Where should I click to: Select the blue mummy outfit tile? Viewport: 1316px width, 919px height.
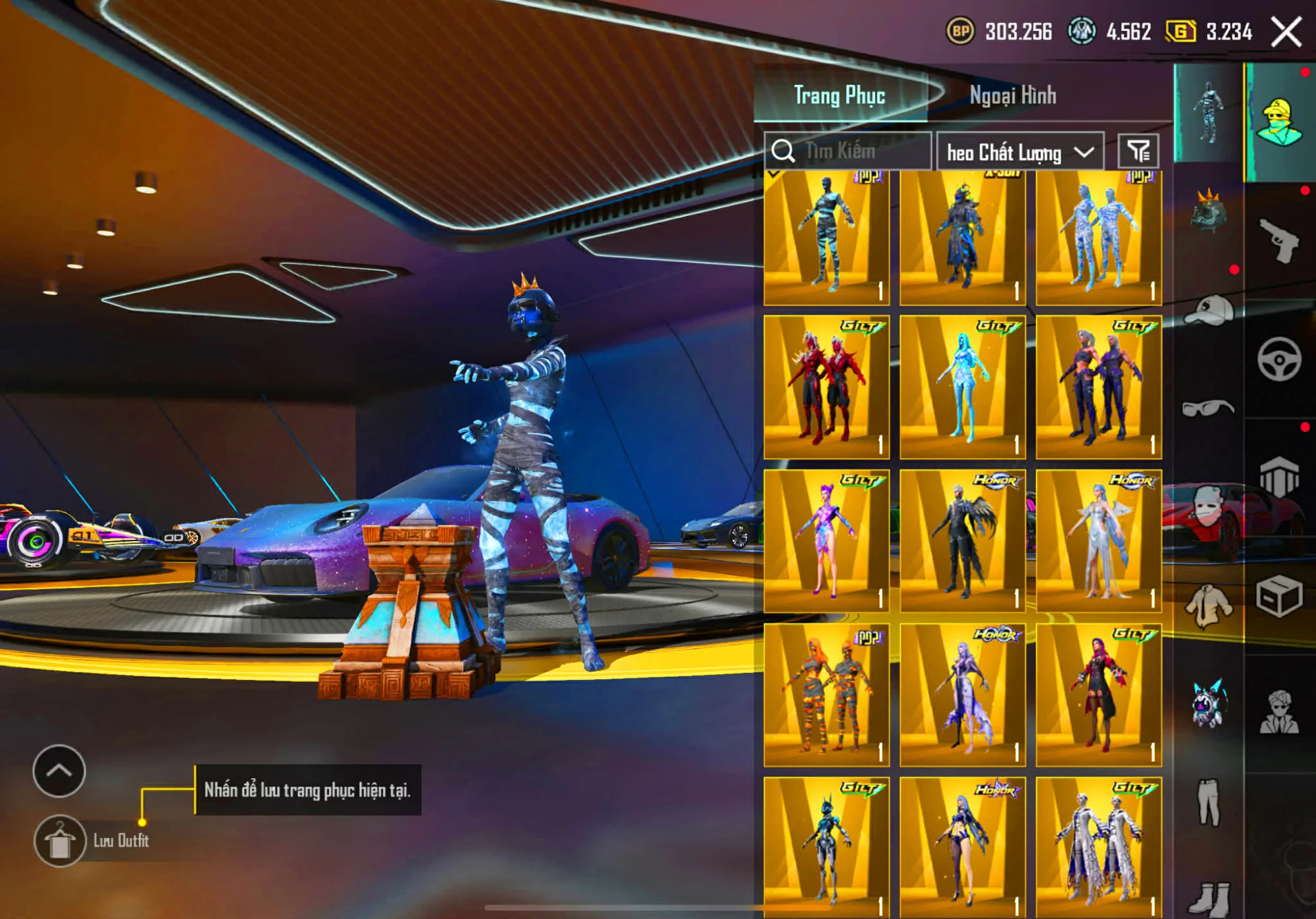tap(826, 237)
